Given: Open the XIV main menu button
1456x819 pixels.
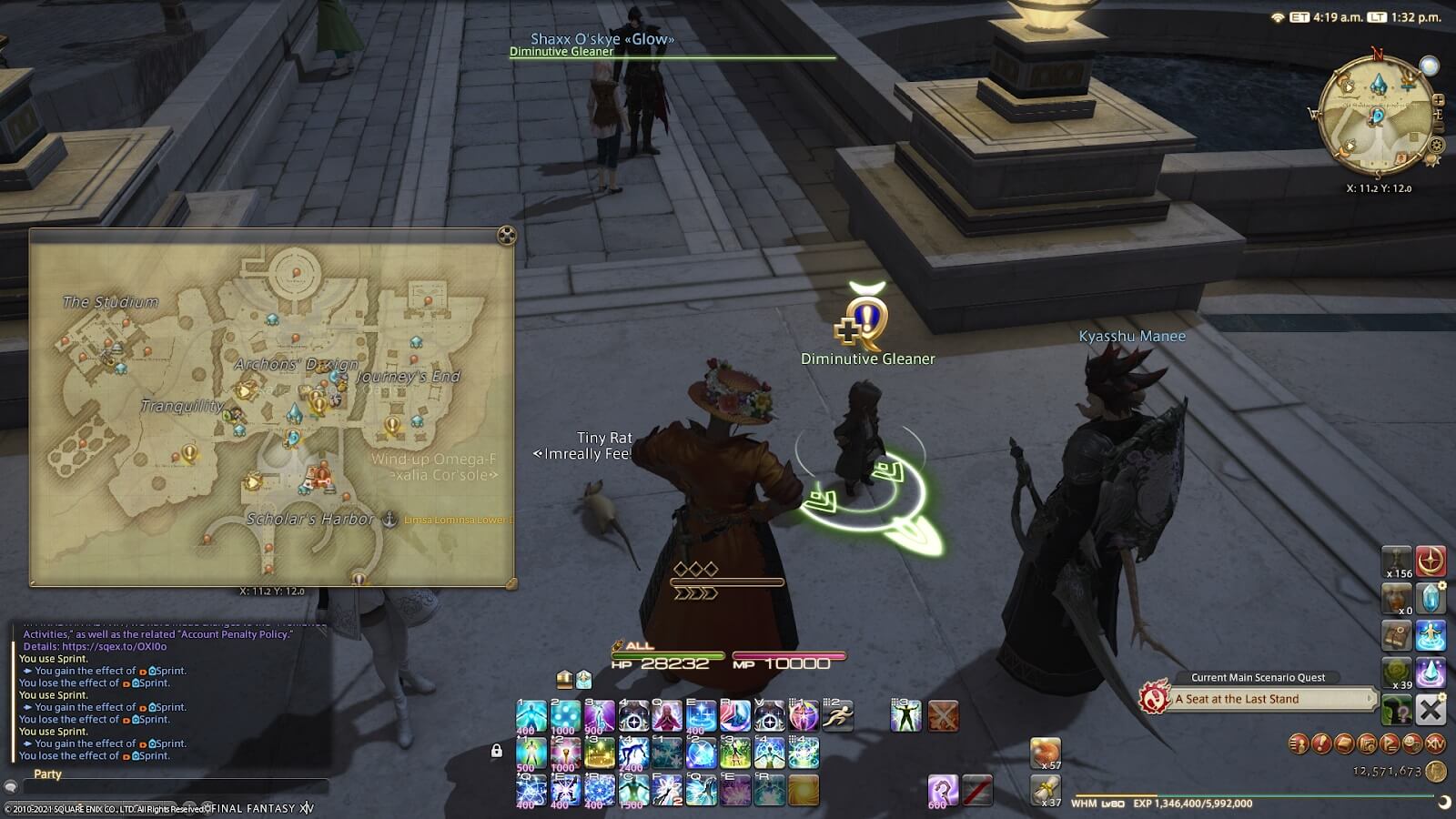Looking at the screenshot, I should click(1435, 744).
